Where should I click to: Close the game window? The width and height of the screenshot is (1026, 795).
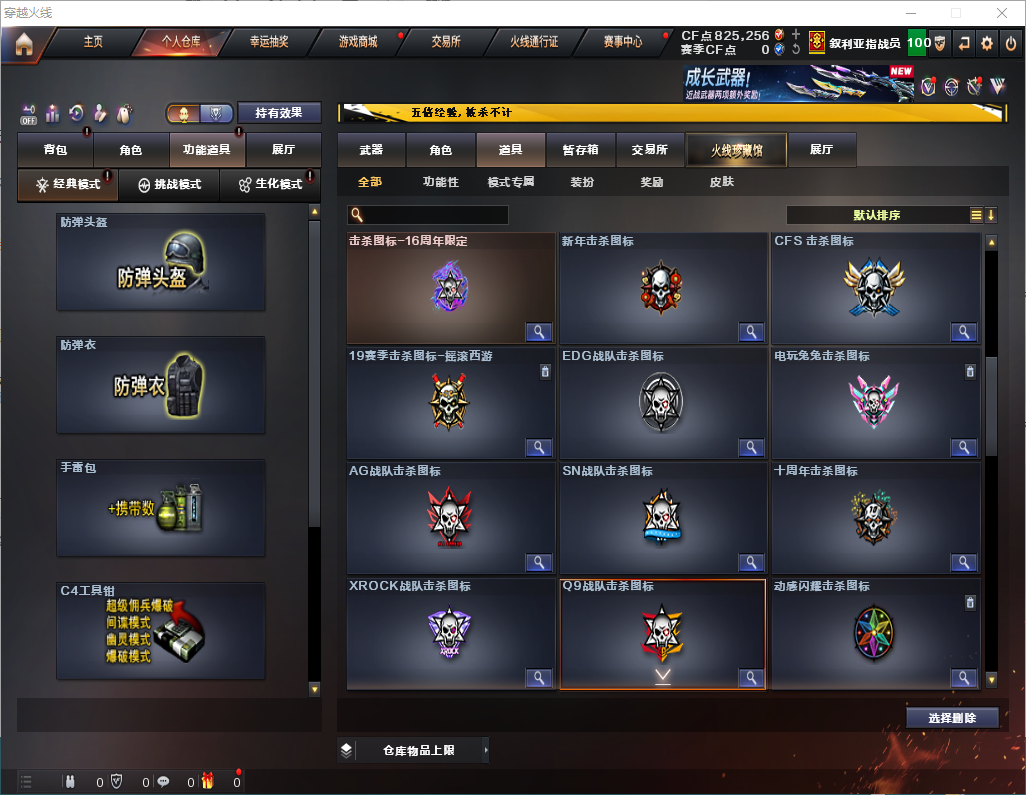(x=1001, y=13)
